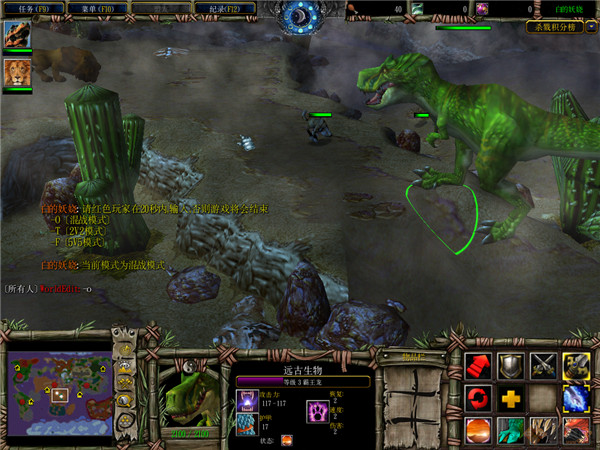This screenshot has height=450, width=600.
Task: Click the purple paw attack type icon
Action: 246,401
